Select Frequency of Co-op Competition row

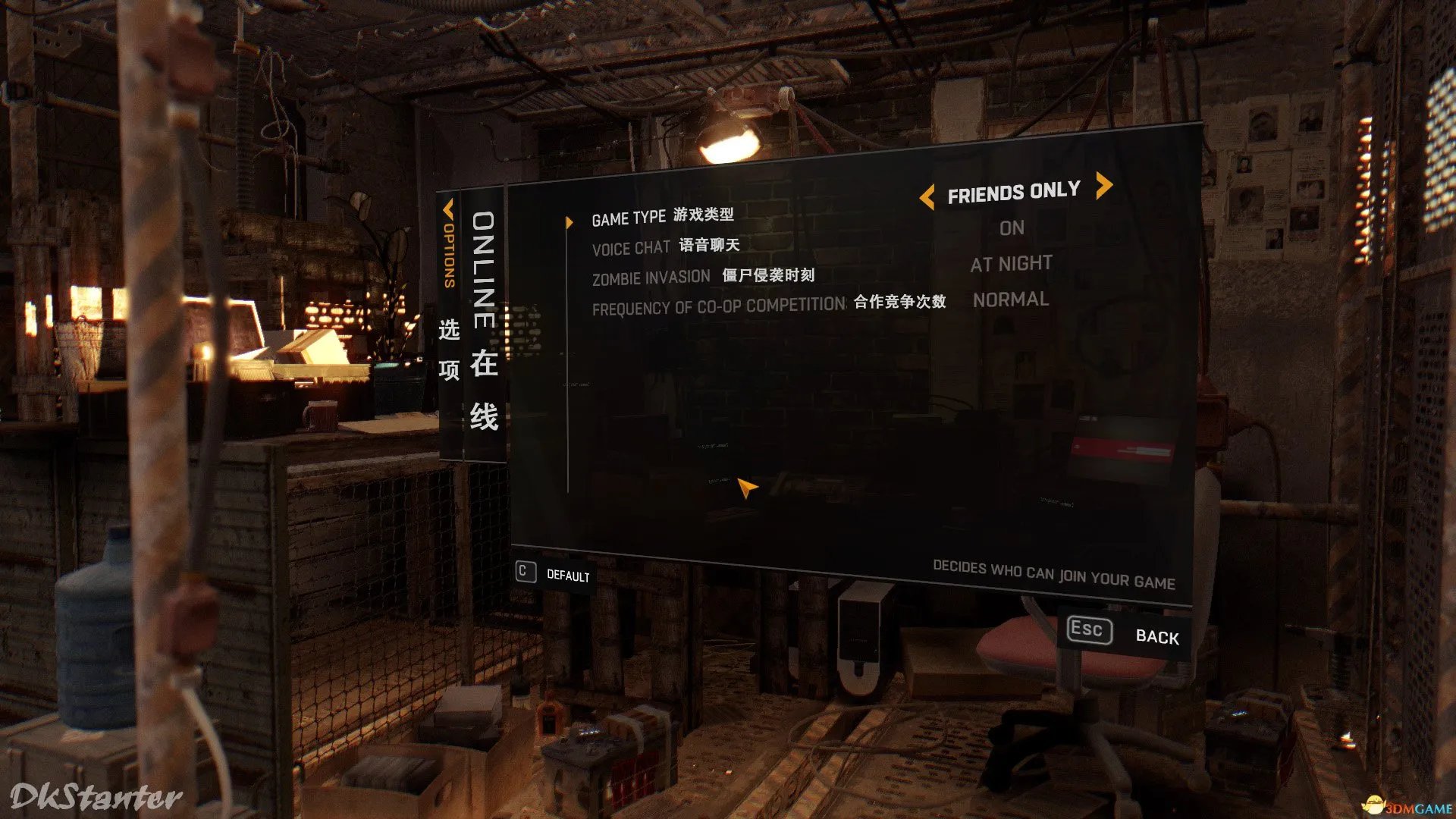coord(768,305)
